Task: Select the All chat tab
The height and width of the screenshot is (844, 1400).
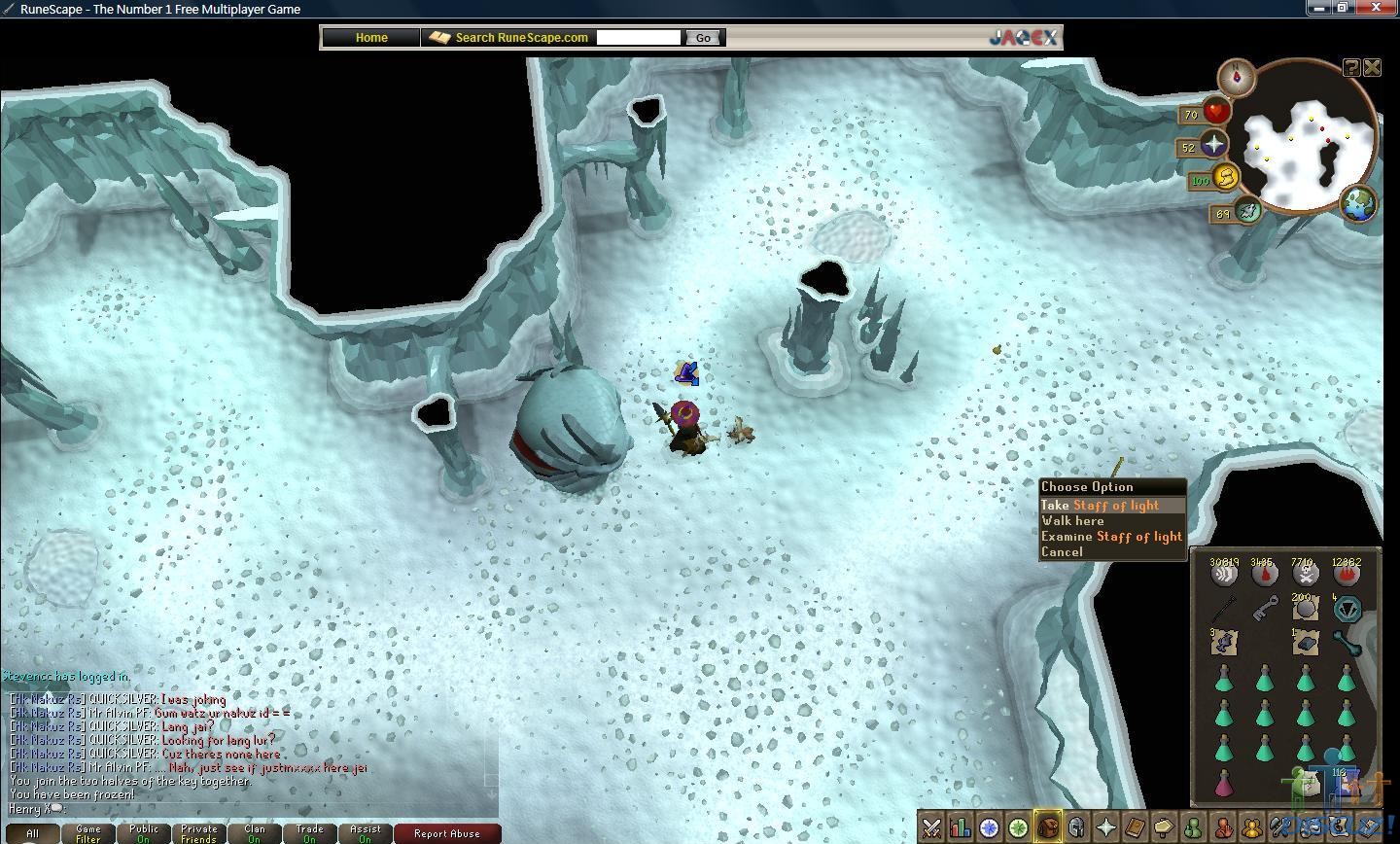Action: coord(32,833)
